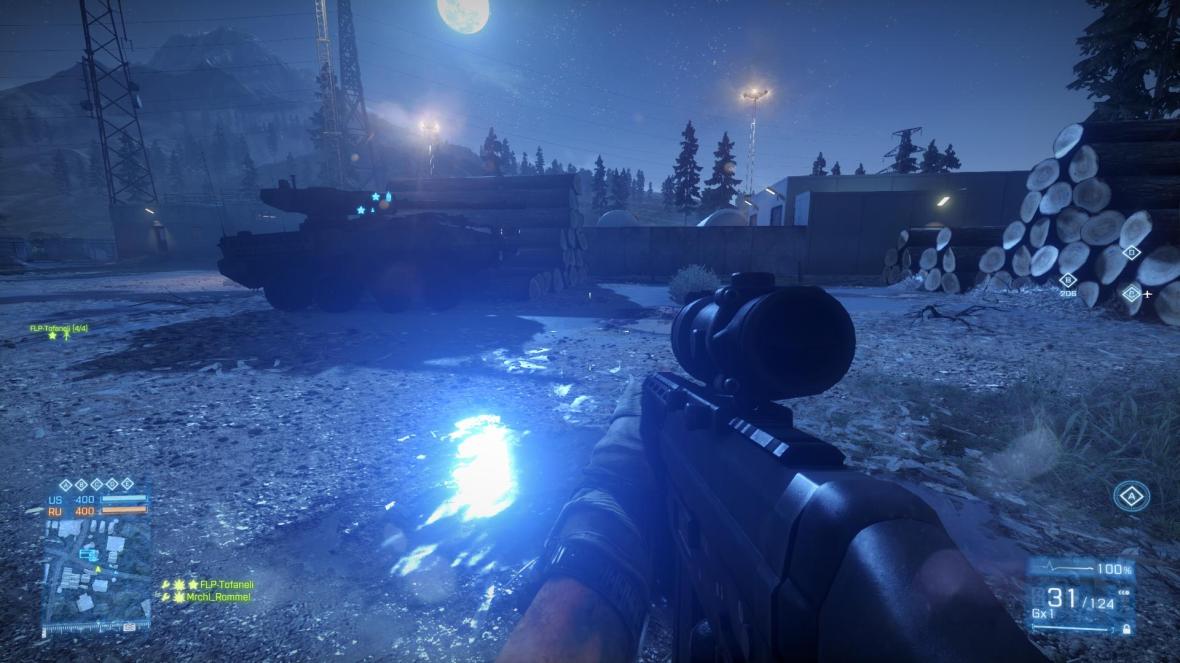Click squad member FLP-Tofaneli in the squad list
The image size is (1180, 663).
tap(225, 583)
